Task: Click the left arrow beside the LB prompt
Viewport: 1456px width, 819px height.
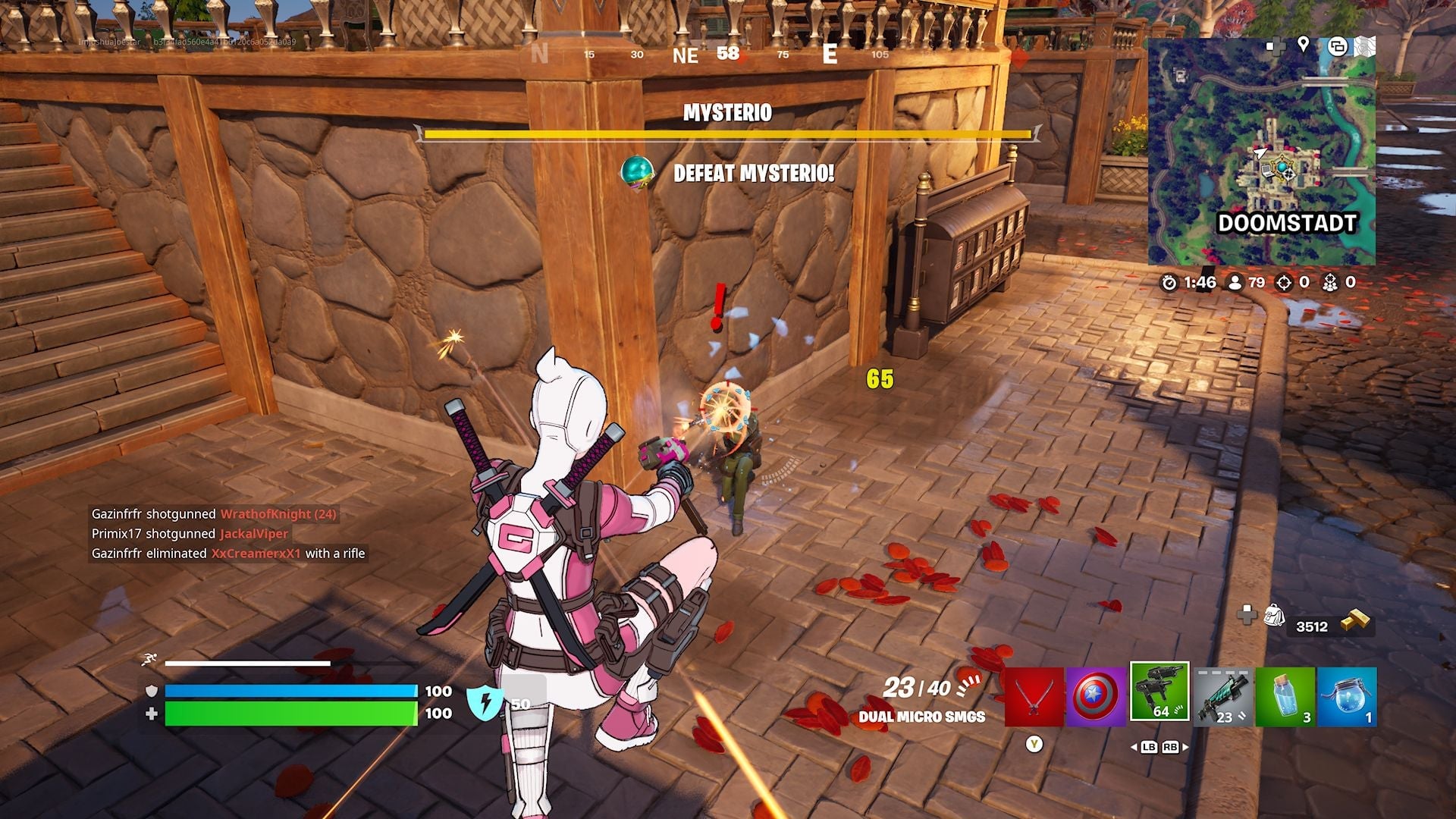Action: pyautogui.click(x=1134, y=747)
